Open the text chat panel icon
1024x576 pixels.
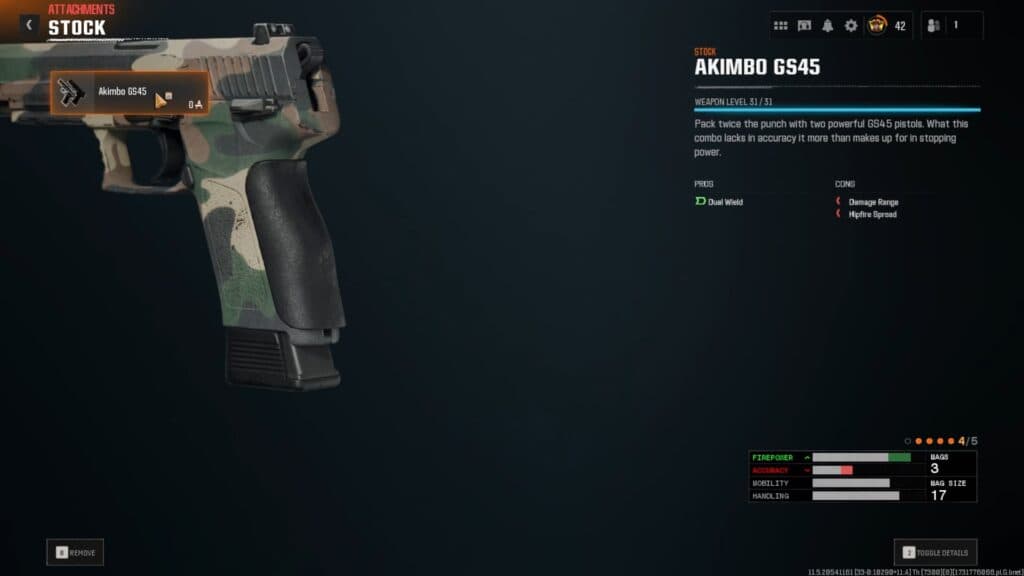pos(804,25)
